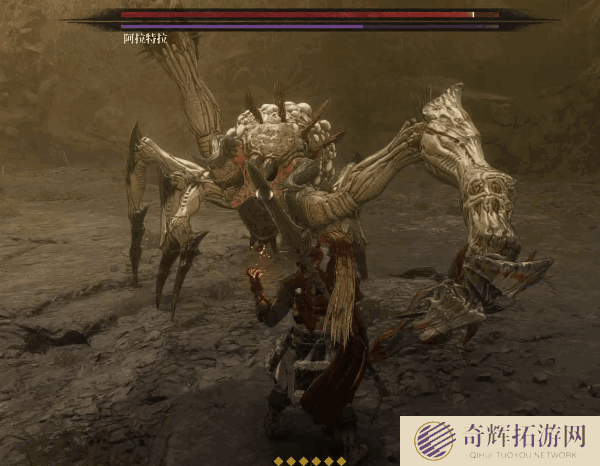Click the 奇辉拓游网 site watermark logo
Screen dimensions: 600x466
point(434,440)
